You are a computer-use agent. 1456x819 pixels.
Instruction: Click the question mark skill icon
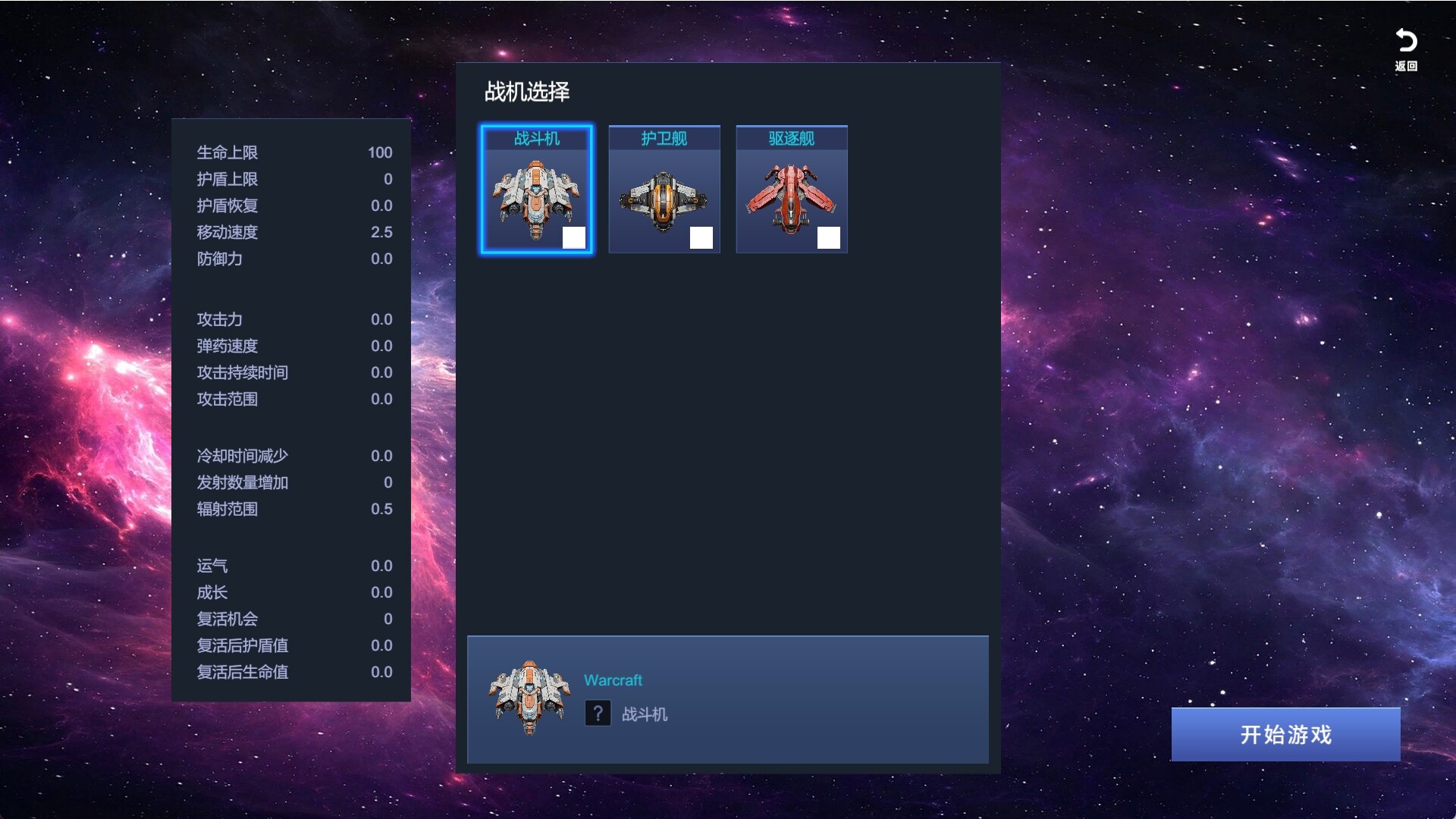click(x=598, y=714)
